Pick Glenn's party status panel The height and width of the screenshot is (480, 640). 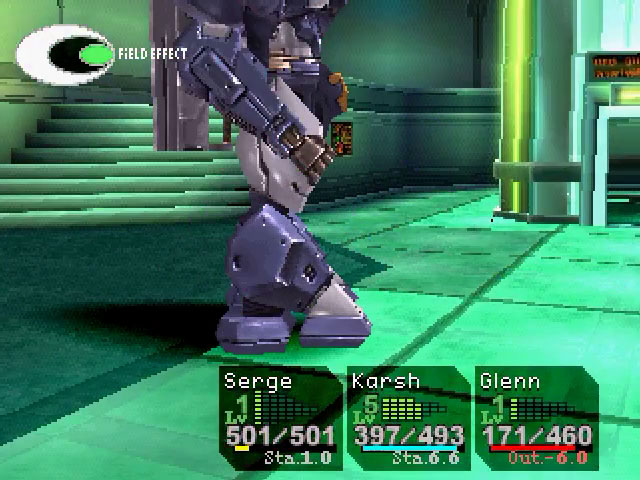click(x=536, y=419)
